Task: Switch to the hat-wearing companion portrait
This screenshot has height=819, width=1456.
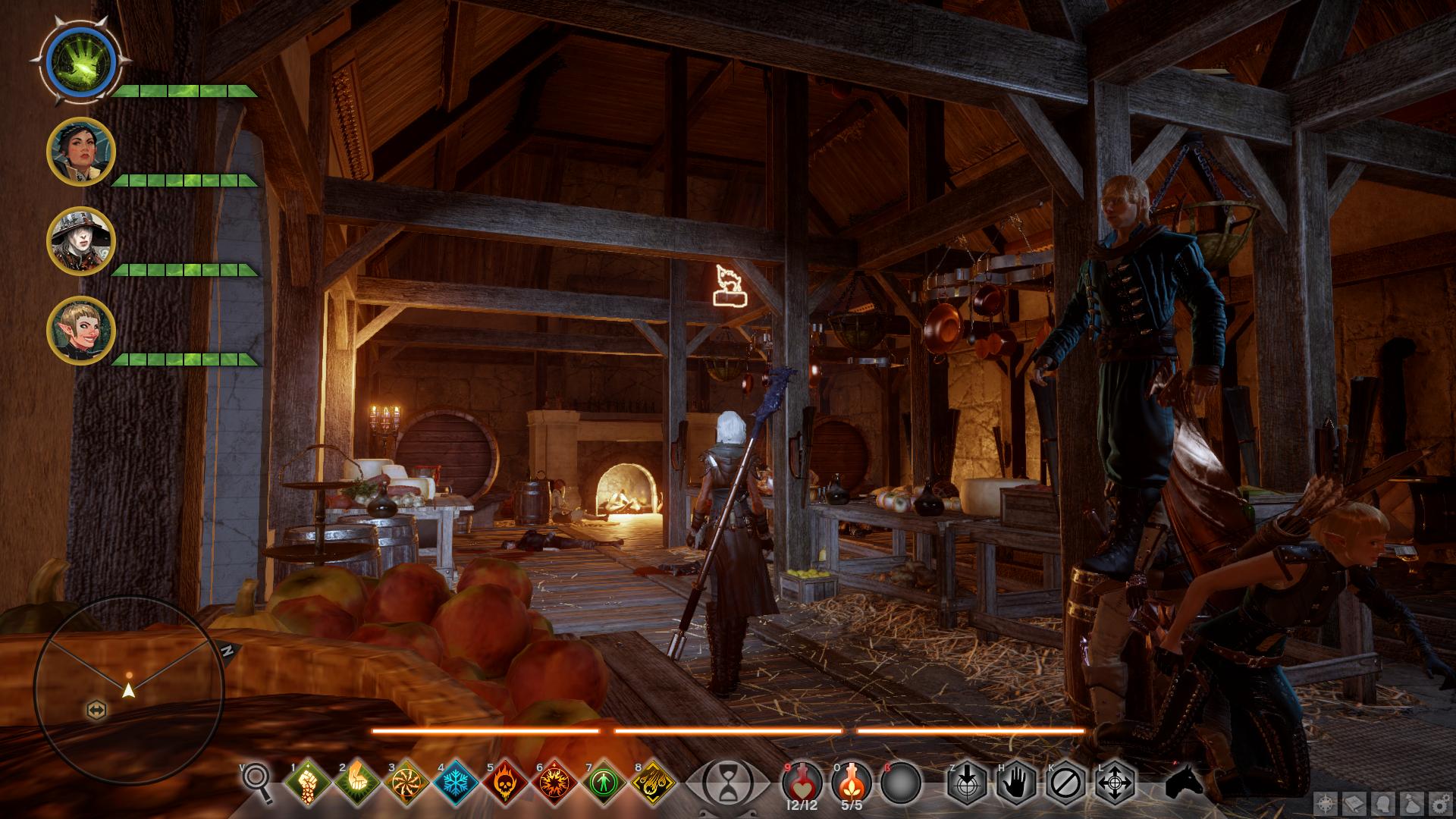Action: tap(80, 240)
